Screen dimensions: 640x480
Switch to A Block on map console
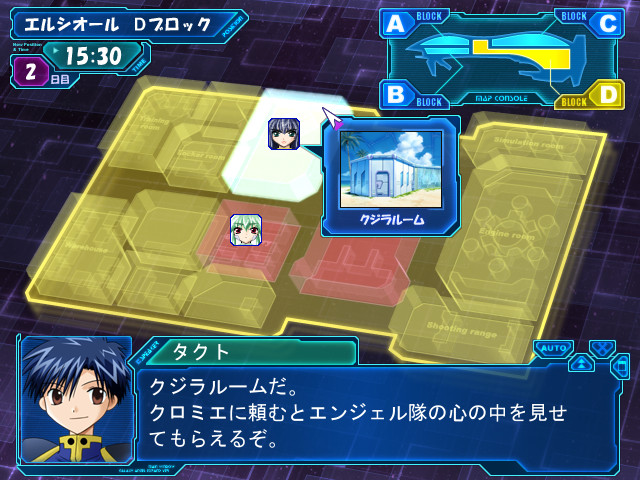pyautogui.click(x=396, y=24)
